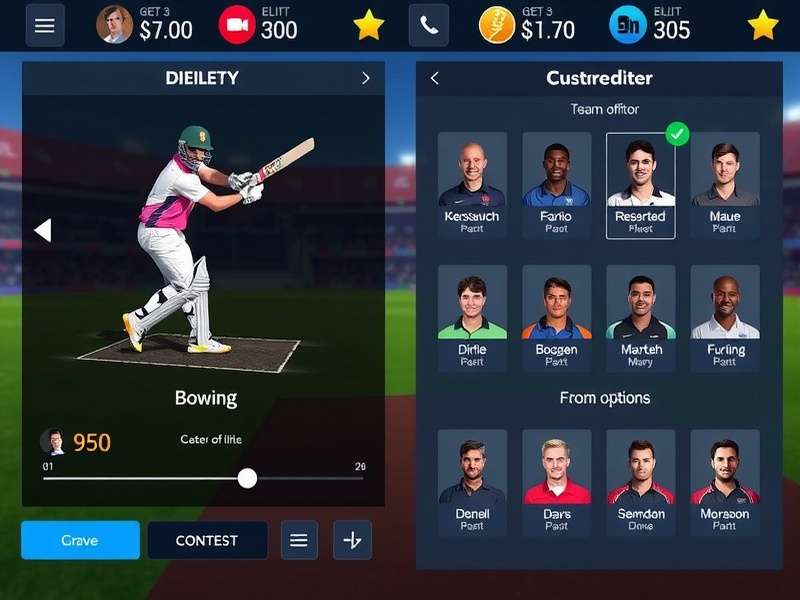The width and height of the screenshot is (800, 600).
Task: Go back from the Custrediter panel
Action: tap(435, 78)
